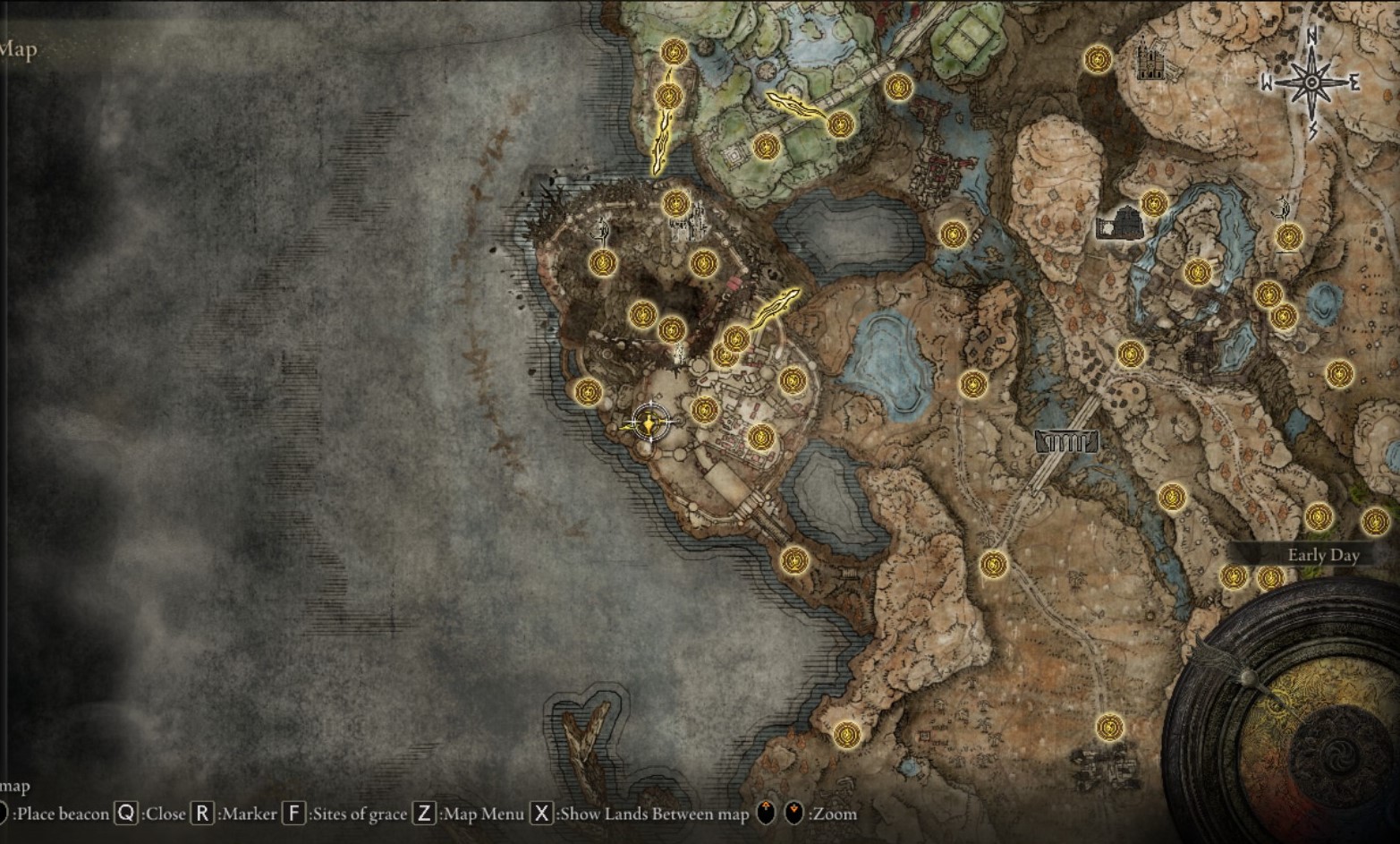Screen dimensions: 1400x844
Task: Select the grace marker beside the church icon
Action: (1098, 60)
